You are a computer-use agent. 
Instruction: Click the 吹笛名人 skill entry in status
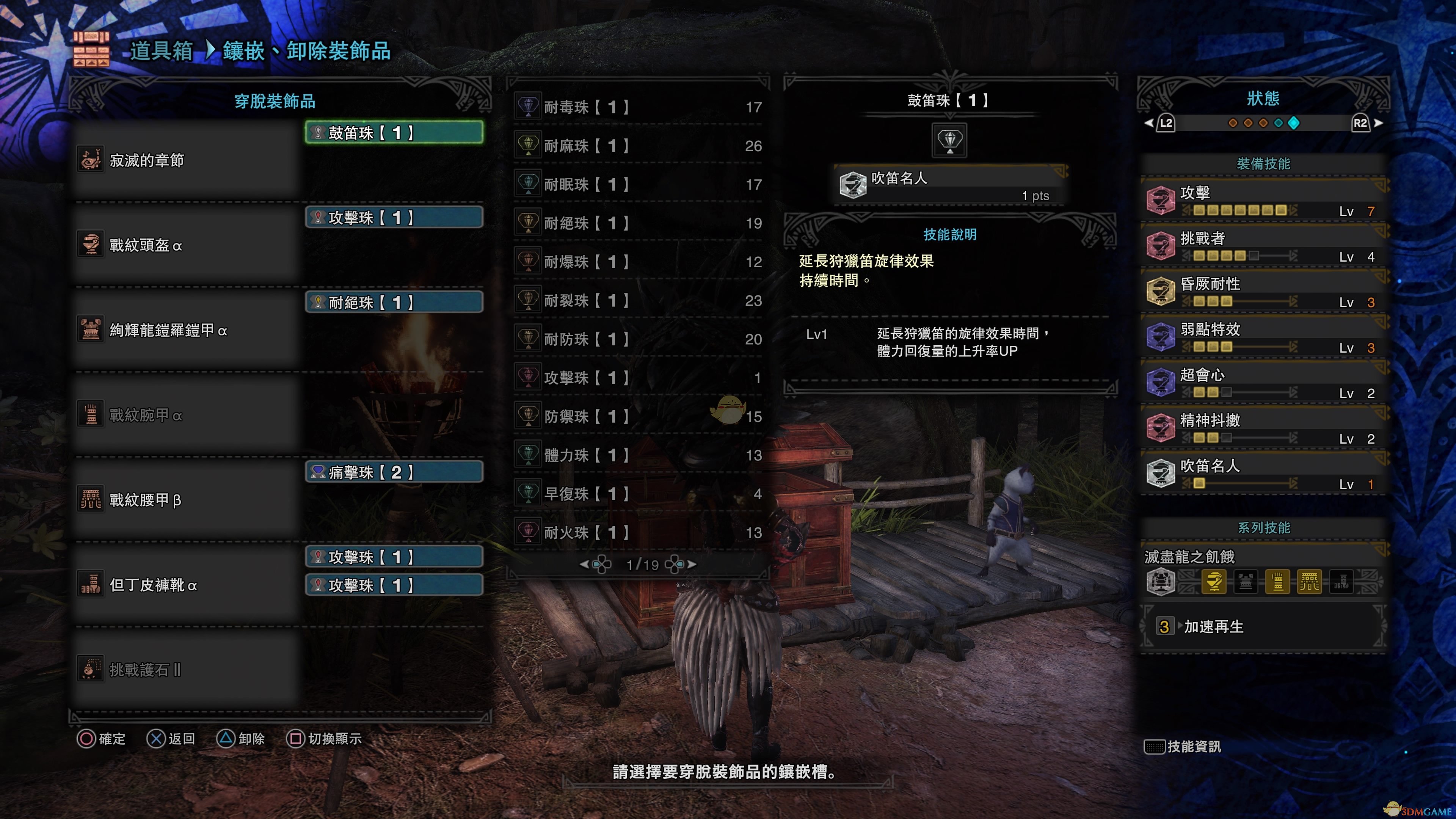click(1264, 474)
